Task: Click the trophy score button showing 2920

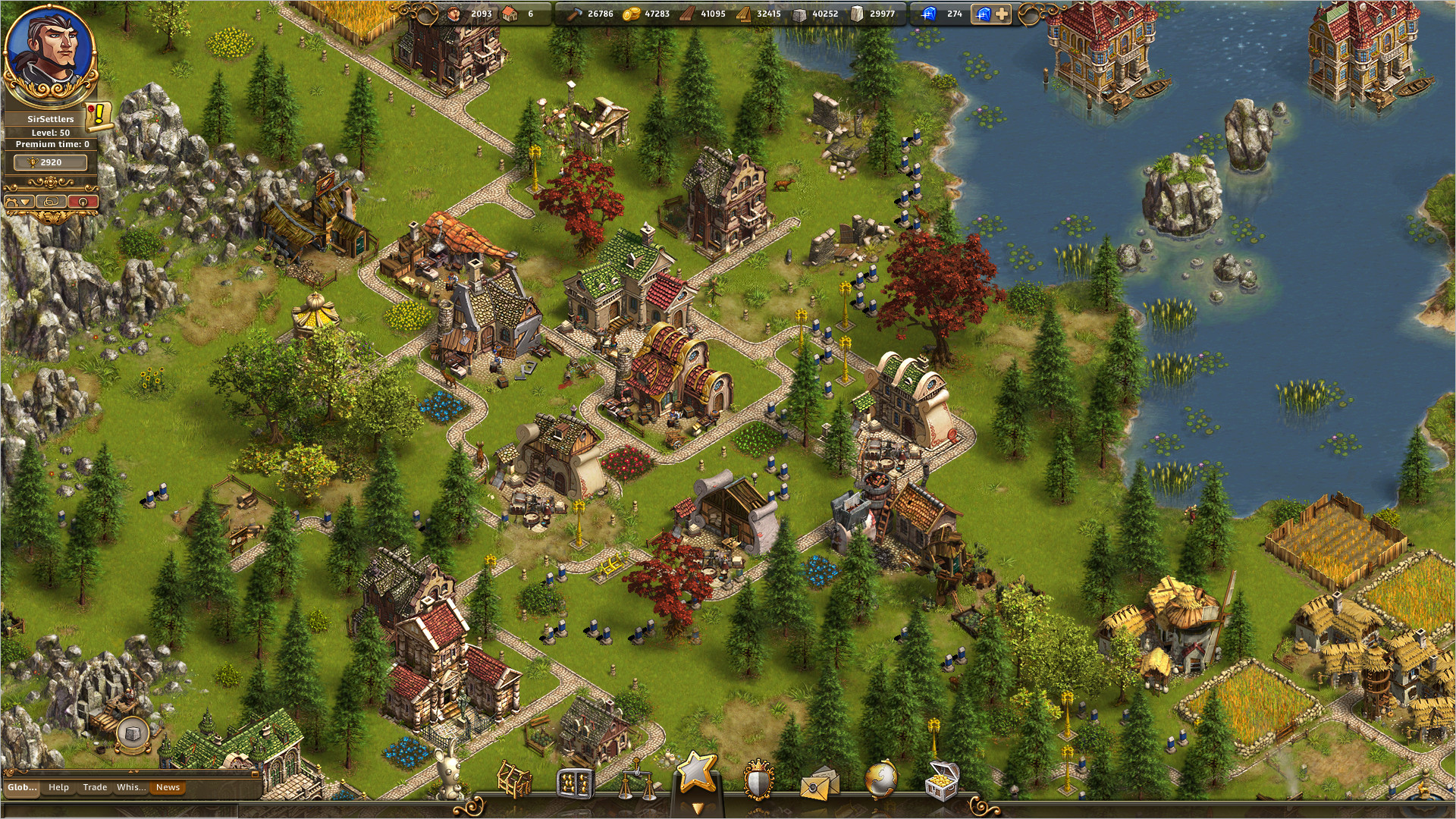Action: [x=50, y=162]
